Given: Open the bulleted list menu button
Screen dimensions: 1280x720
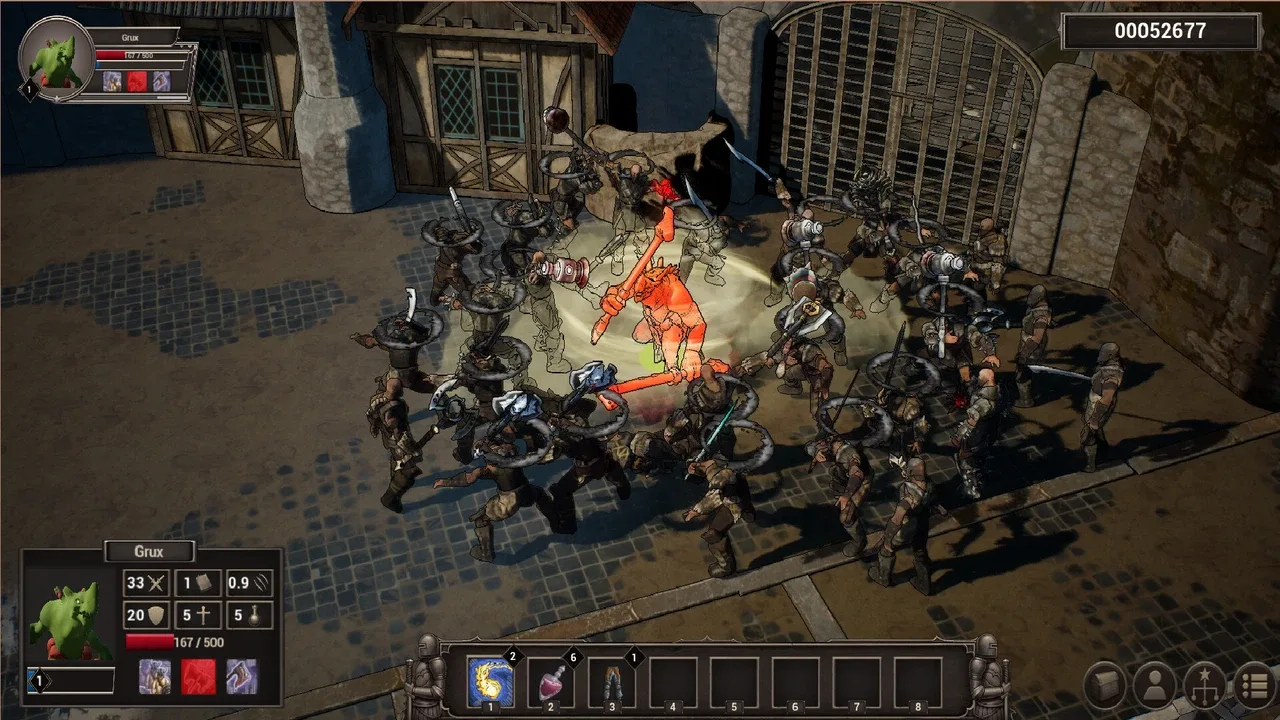Looking at the screenshot, I should pos(1254,686).
